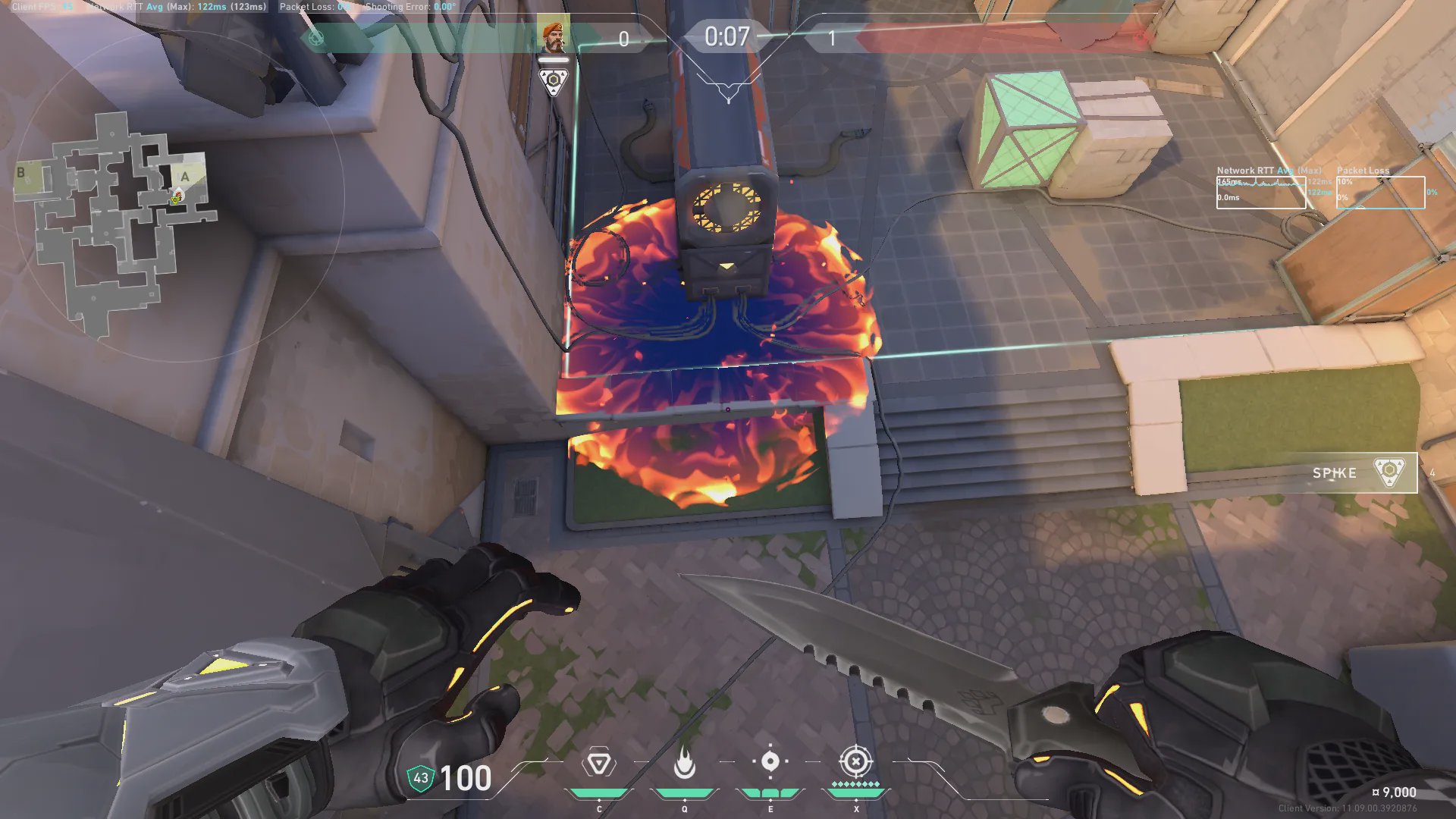1456x819 pixels.
Task: Activate the Incendiary flame ability
Action: (684, 763)
